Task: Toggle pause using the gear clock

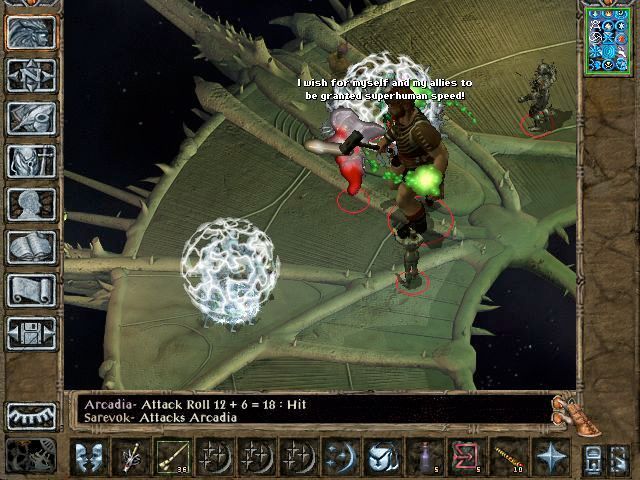Action: (x=31, y=455)
